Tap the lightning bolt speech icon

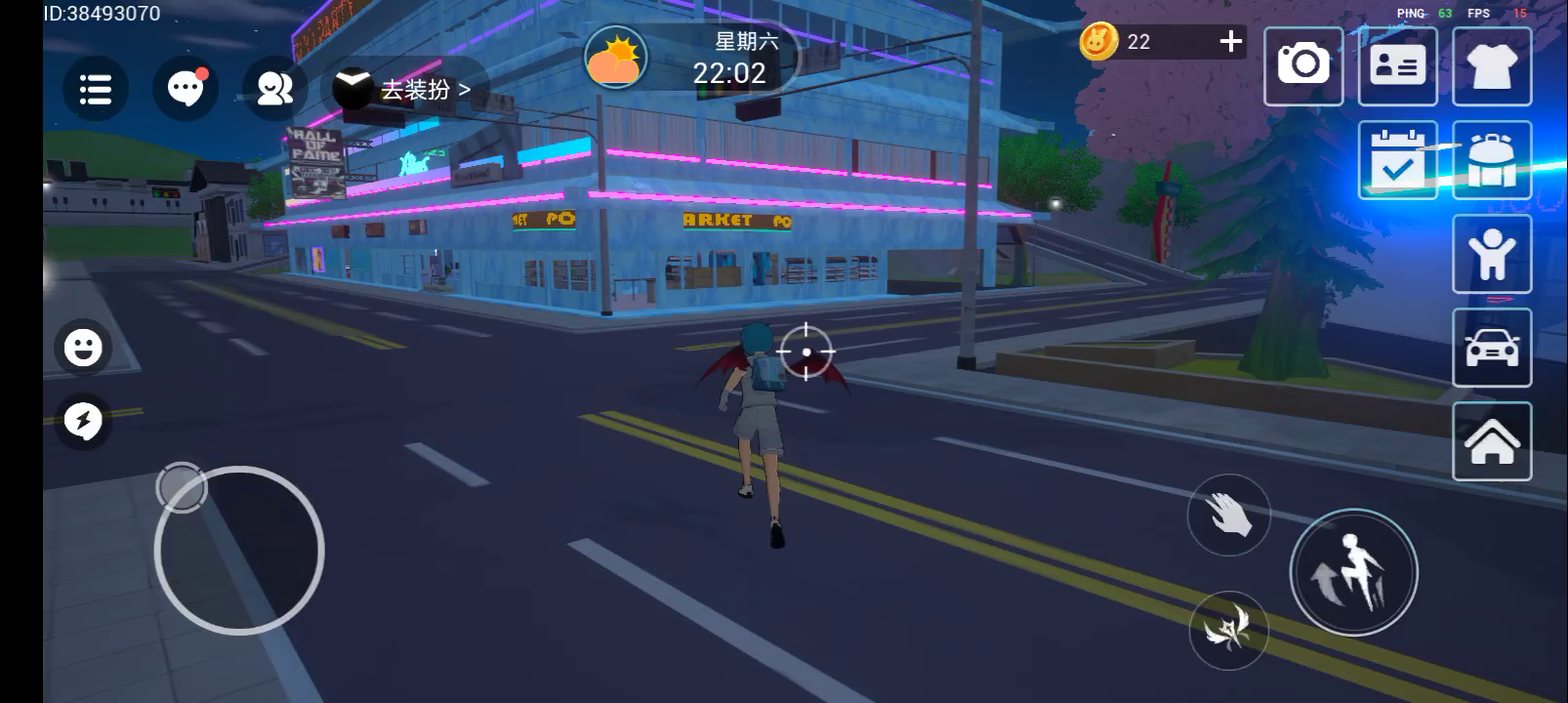pyautogui.click(x=83, y=421)
